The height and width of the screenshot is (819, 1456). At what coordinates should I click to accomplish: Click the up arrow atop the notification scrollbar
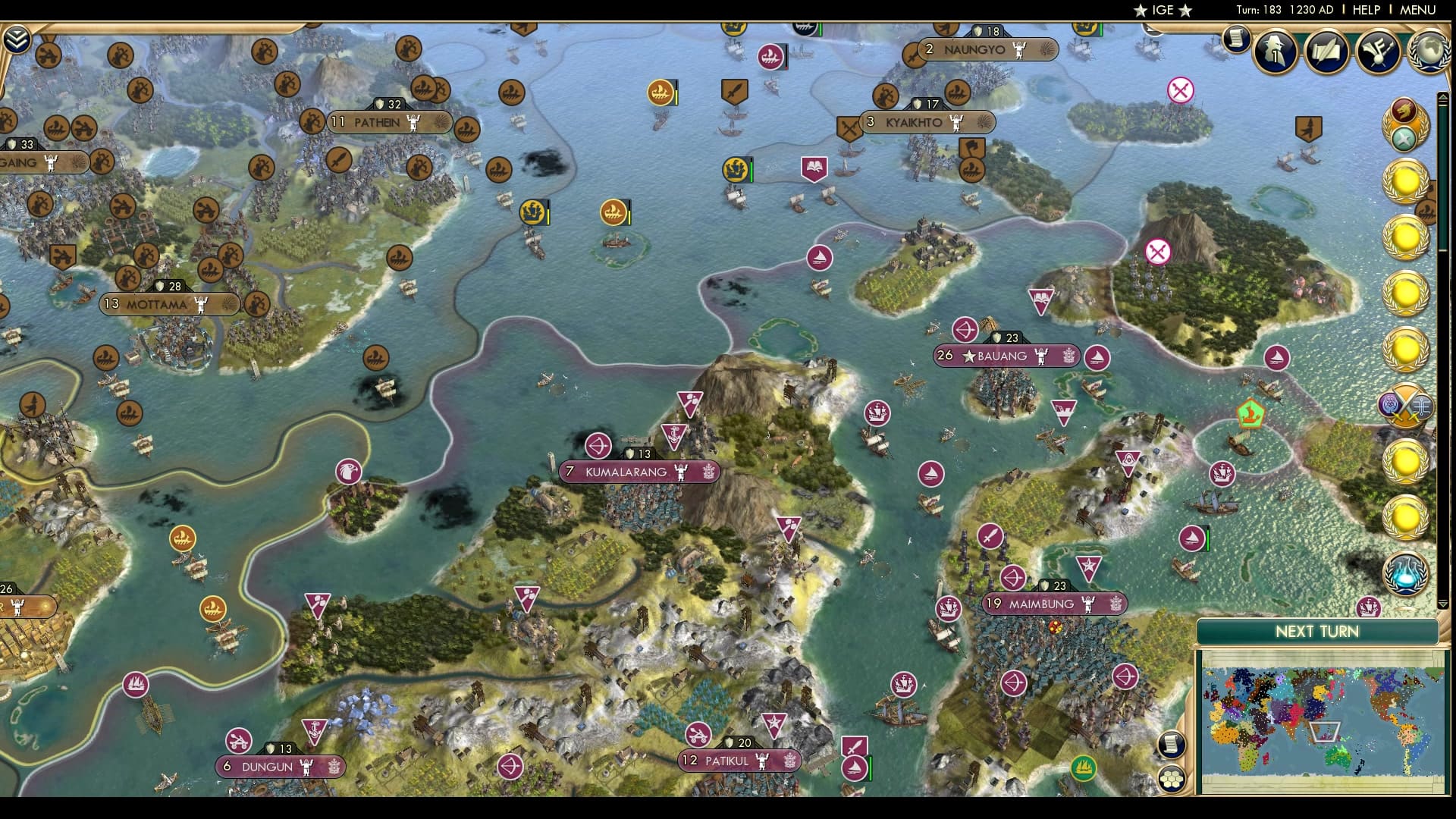pyautogui.click(x=1445, y=97)
